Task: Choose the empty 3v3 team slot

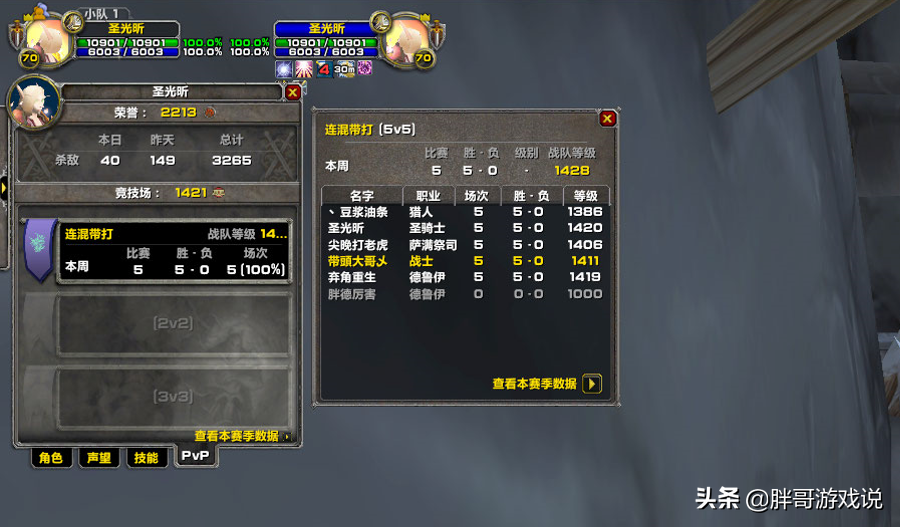Action: pos(173,396)
